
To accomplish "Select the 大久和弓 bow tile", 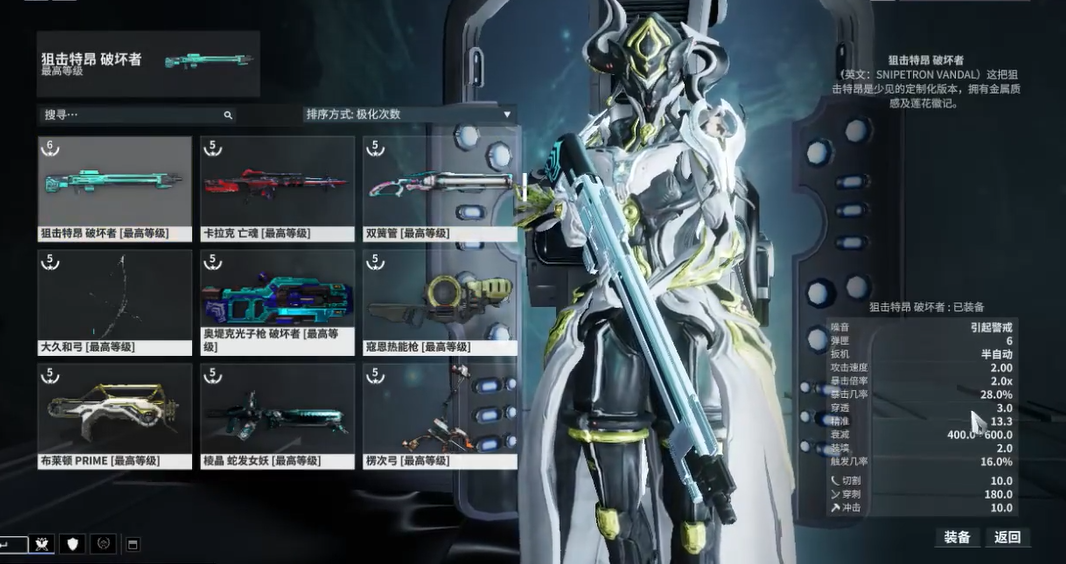I will tap(115, 302).
